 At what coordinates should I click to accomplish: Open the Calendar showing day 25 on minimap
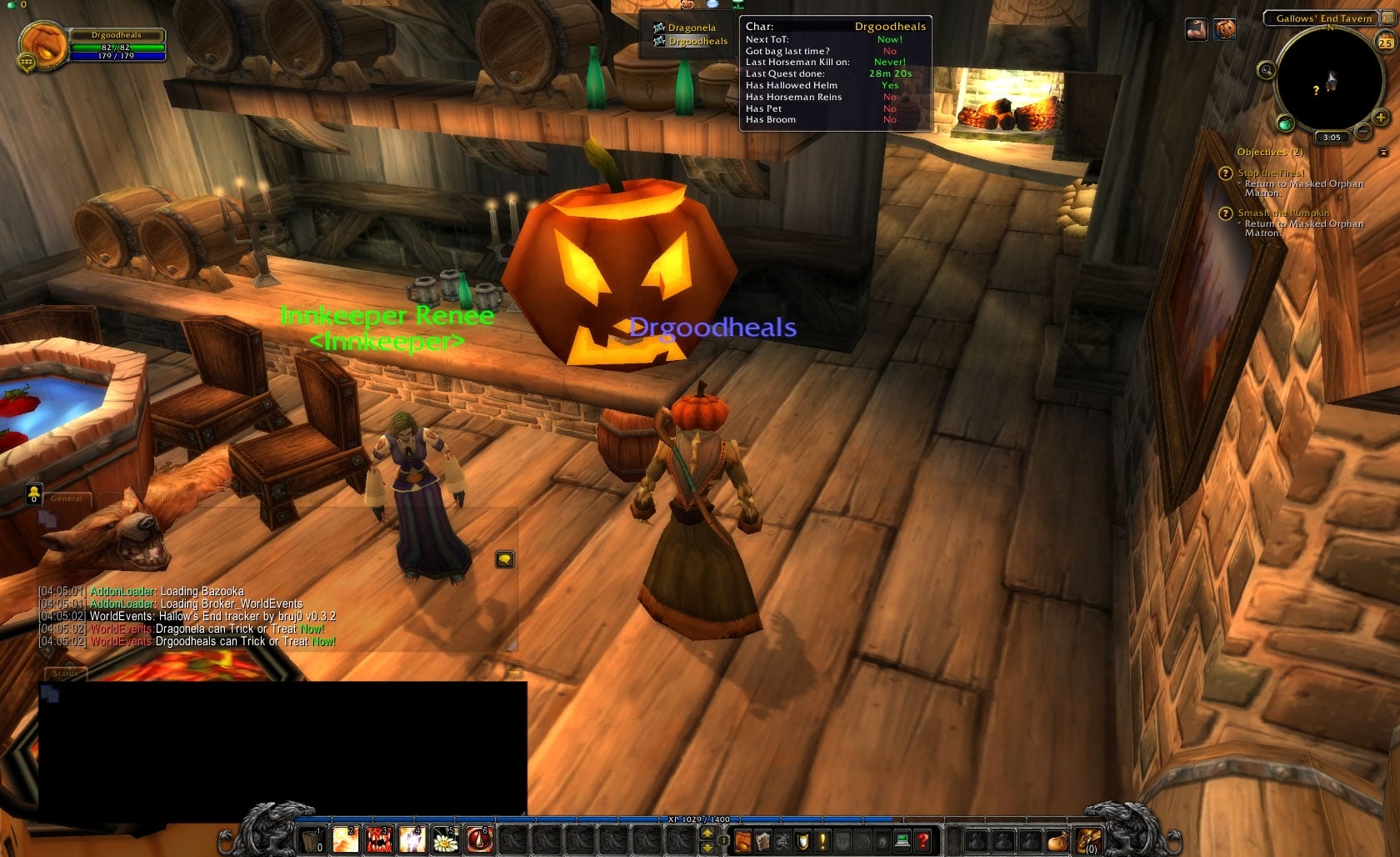tap(1386, 42)
